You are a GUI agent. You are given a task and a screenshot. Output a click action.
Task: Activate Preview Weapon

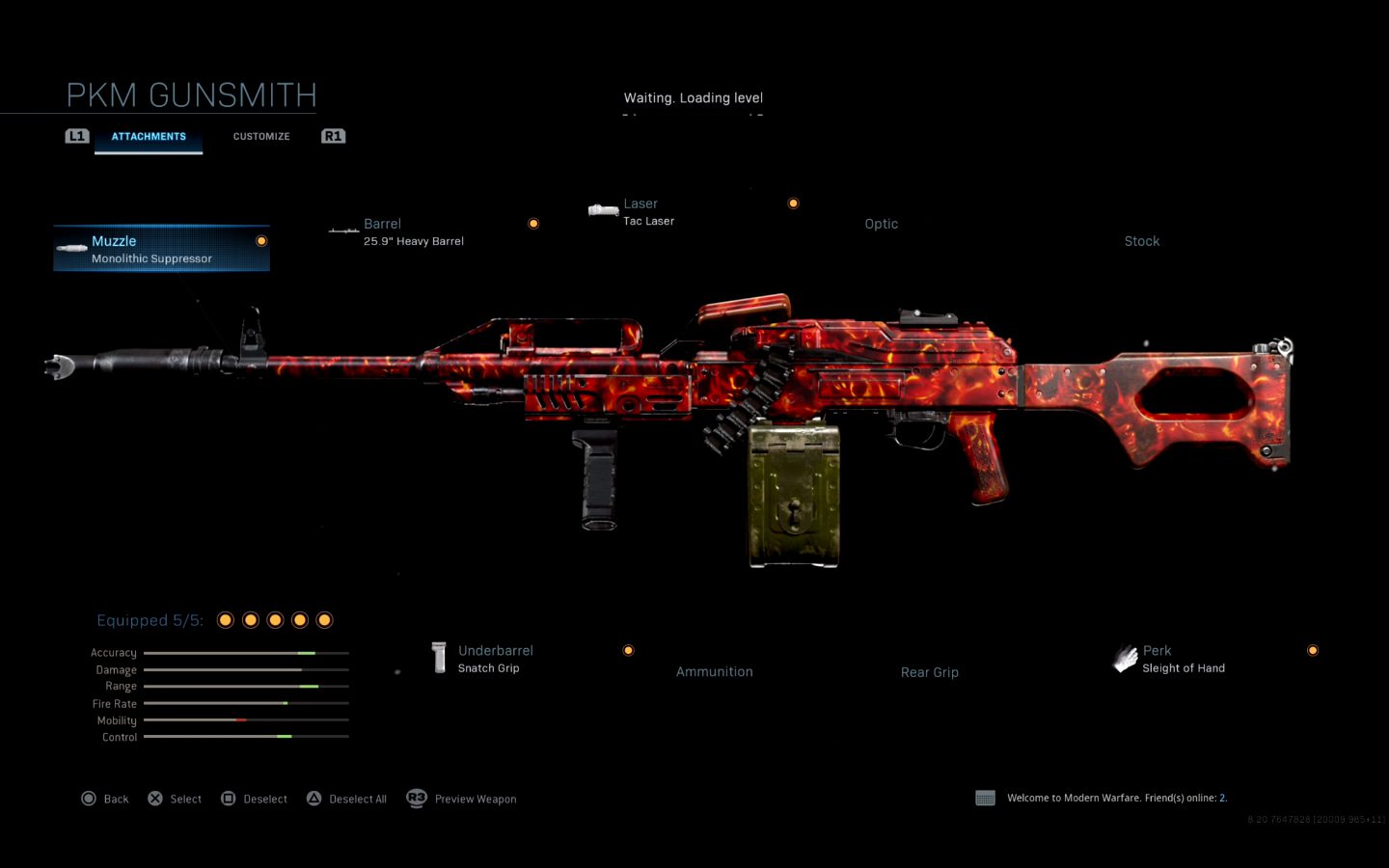click(x=462, y=799)
